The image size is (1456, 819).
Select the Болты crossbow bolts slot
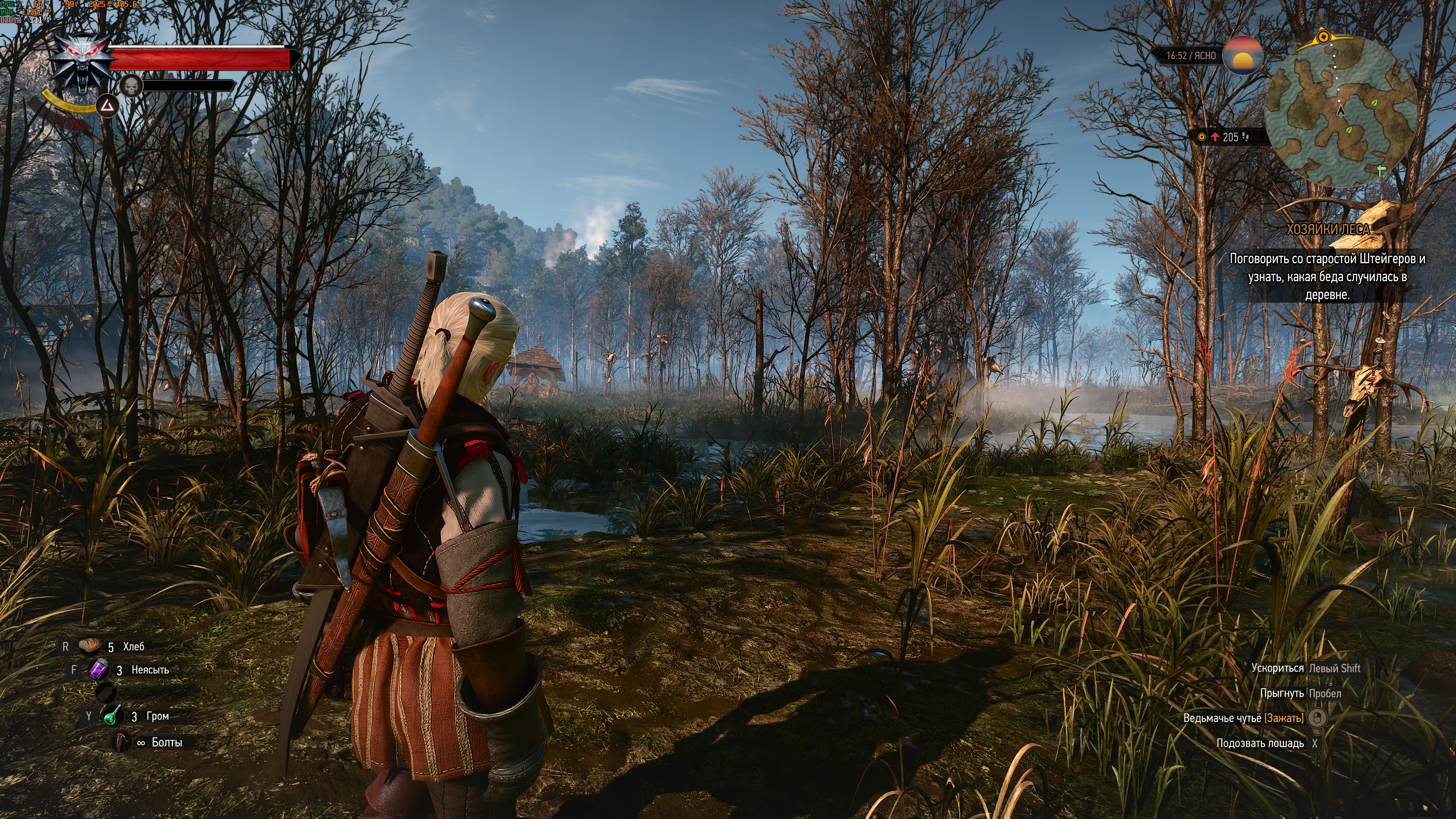point(121,742)
